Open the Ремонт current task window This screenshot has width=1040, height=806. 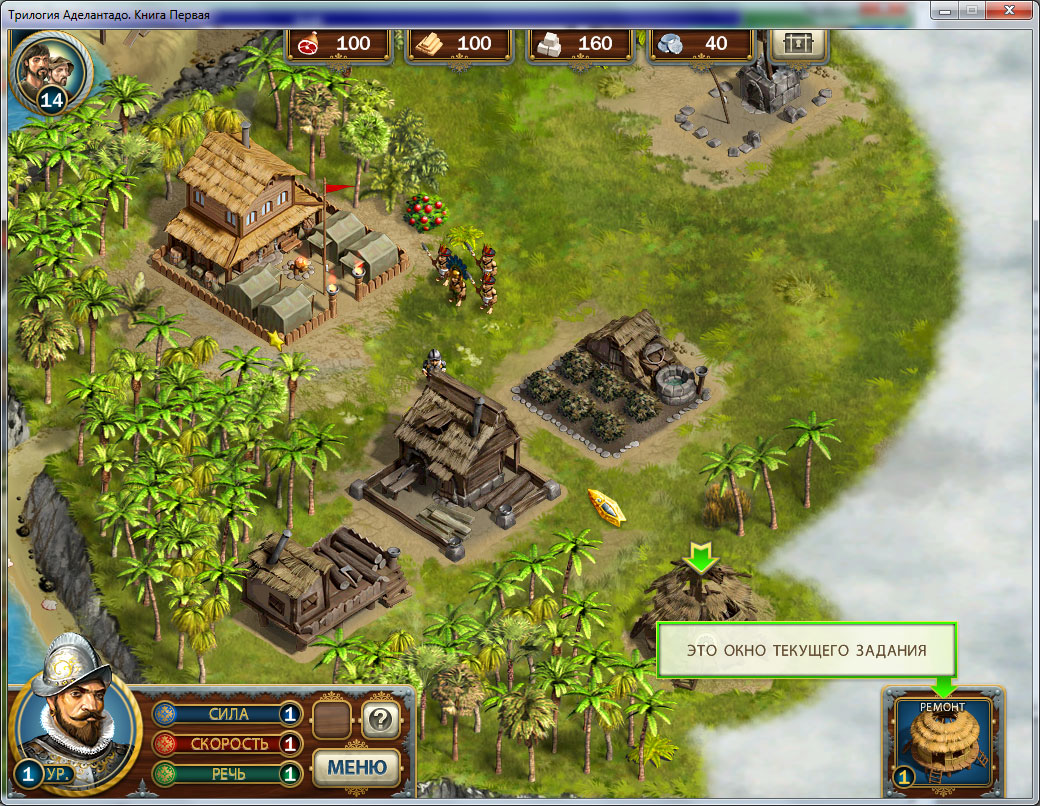(942, 742)
